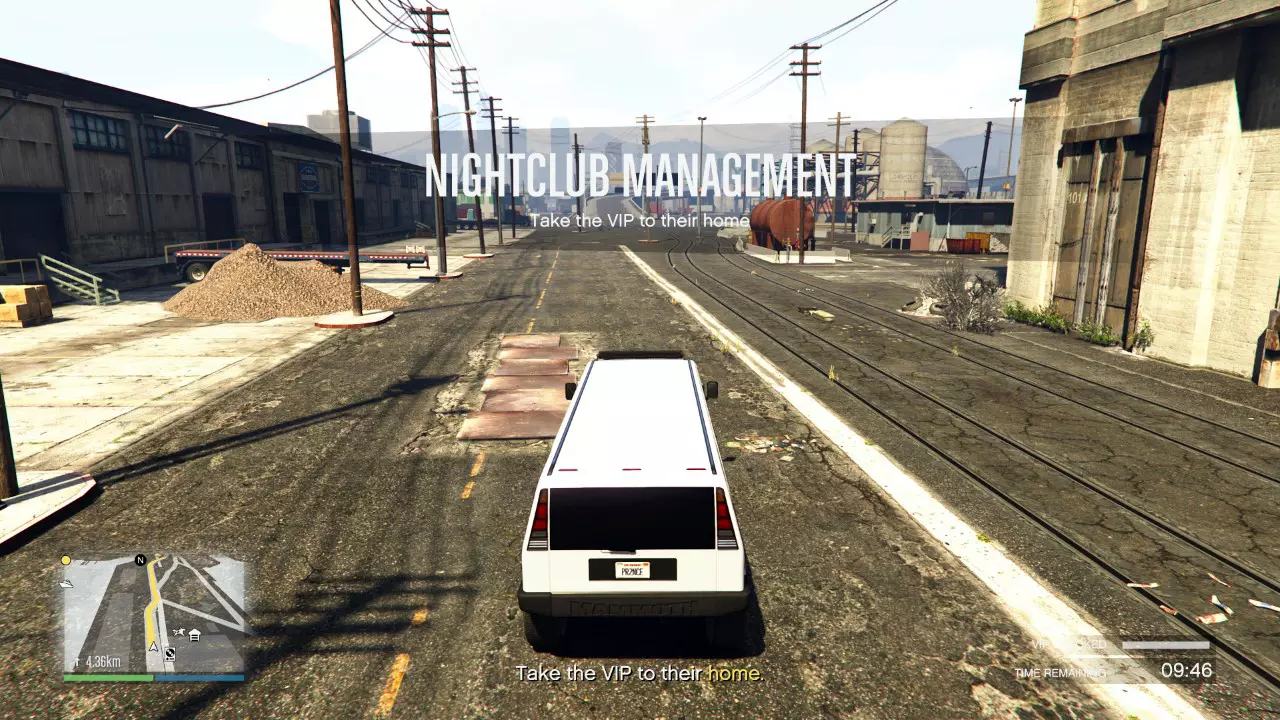Click the VIP progress bar

click(x=1166, y=645)
